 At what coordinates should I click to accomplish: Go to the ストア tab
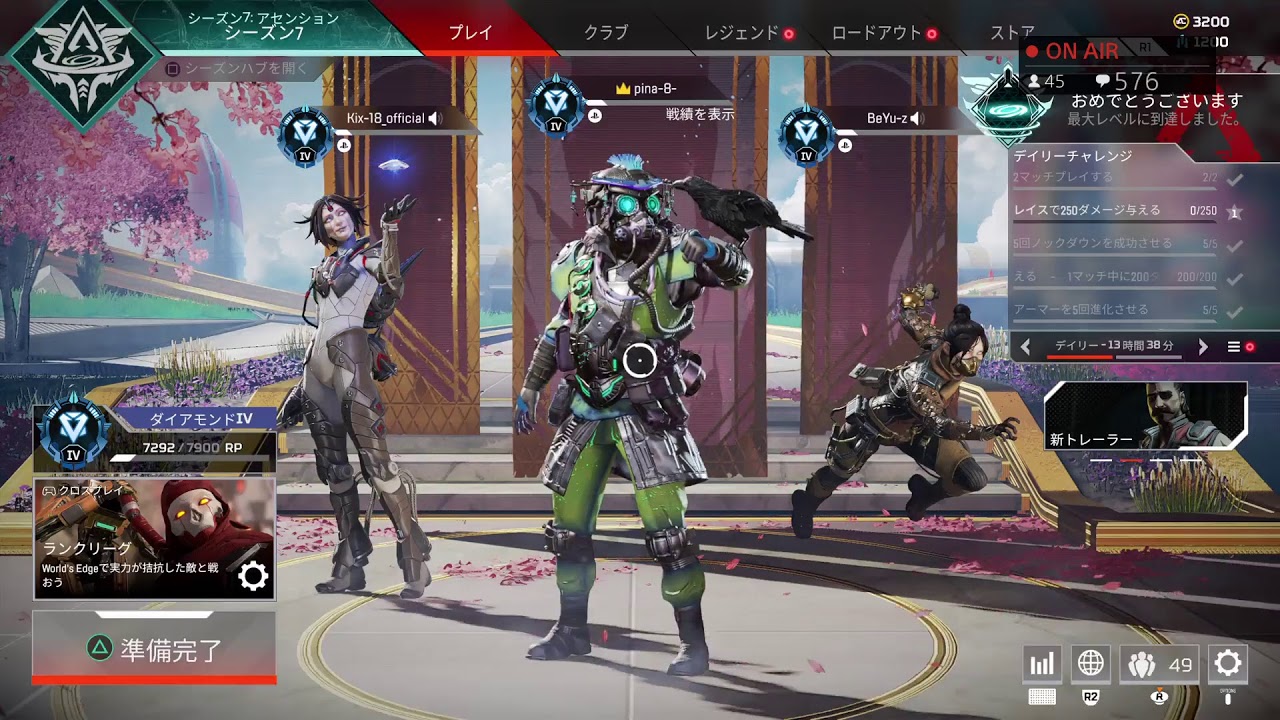(1012, 32)
